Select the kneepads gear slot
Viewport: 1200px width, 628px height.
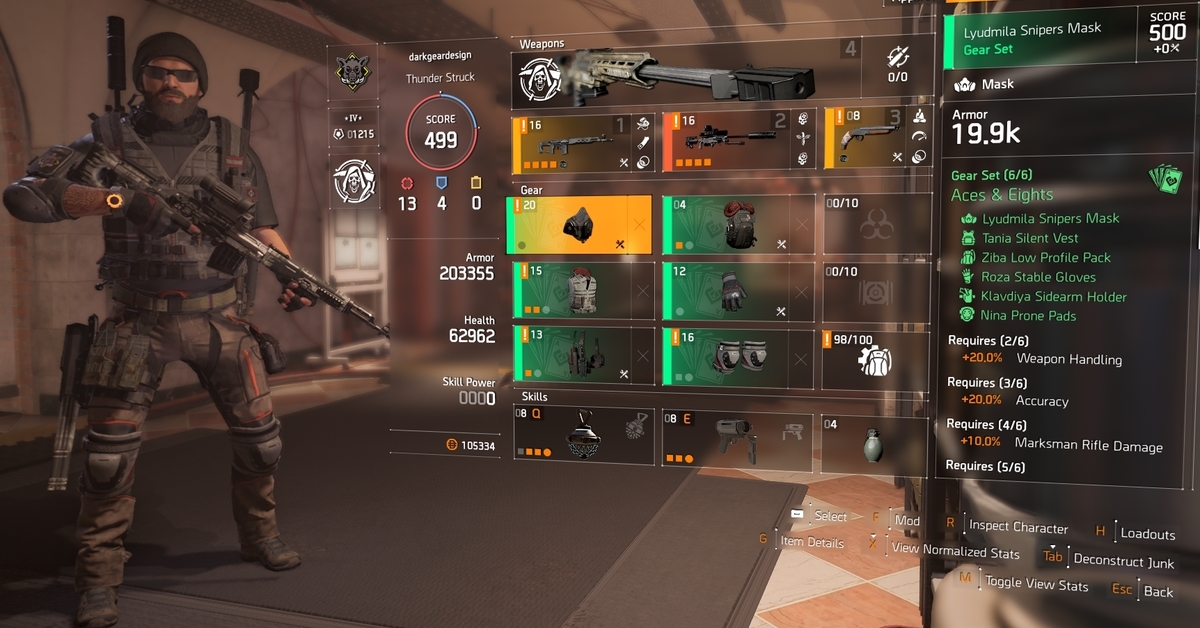[737, 355]
